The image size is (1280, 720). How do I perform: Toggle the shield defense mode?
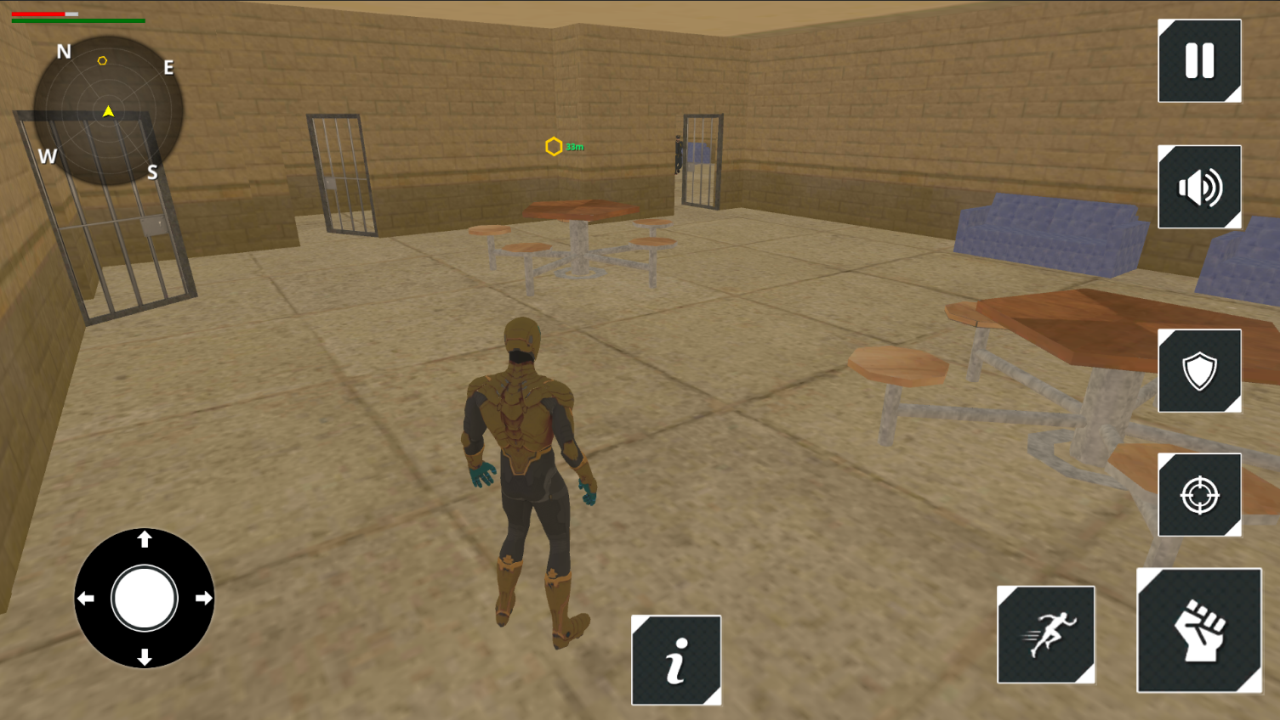[1199, 370]
